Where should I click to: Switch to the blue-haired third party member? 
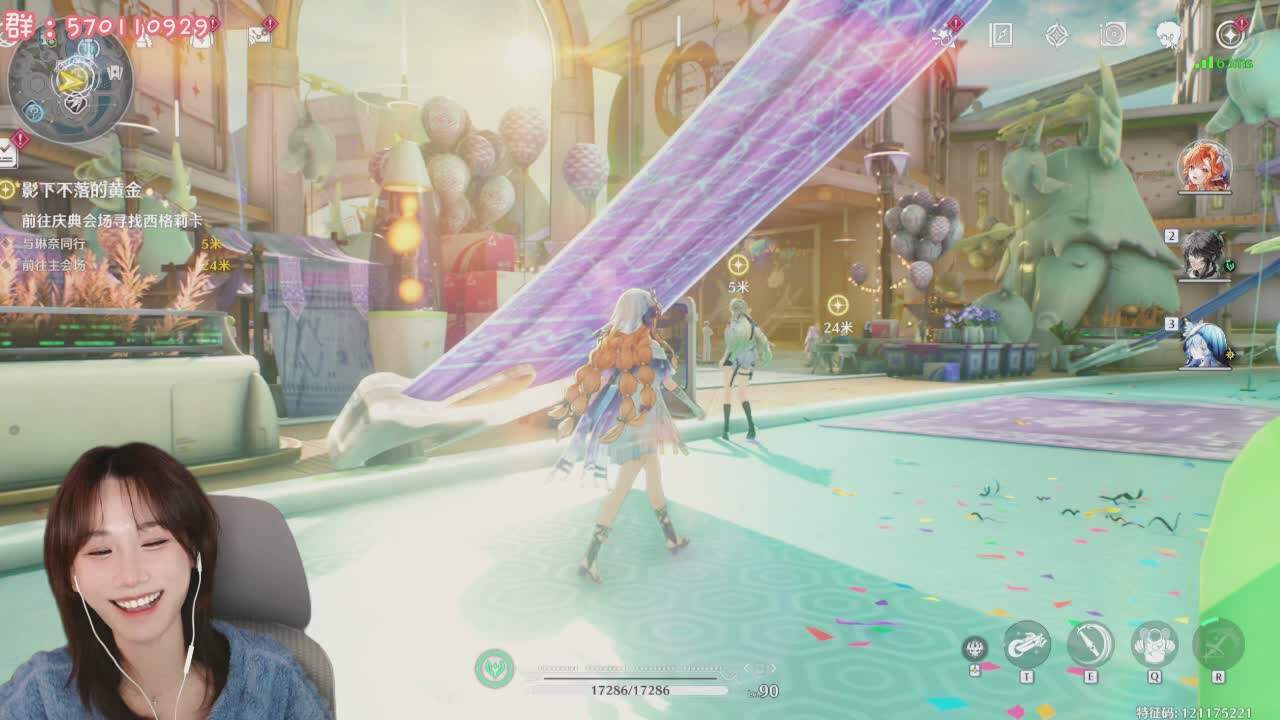(x=1204, y=343)
